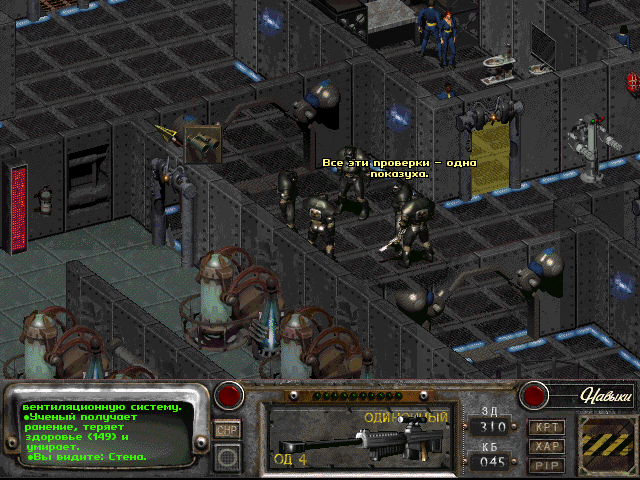Click the КРТ map button
The image size is (640, 480).
click(x=546, y=427)
